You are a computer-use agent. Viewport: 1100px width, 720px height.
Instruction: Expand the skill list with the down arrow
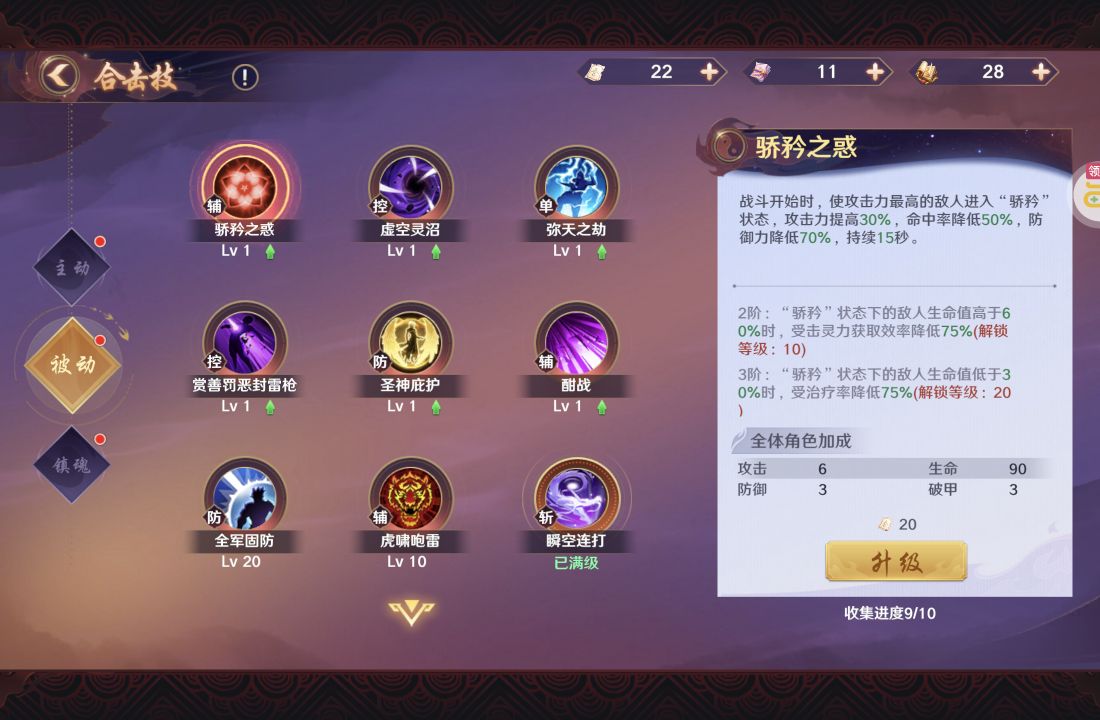(411, 612)
